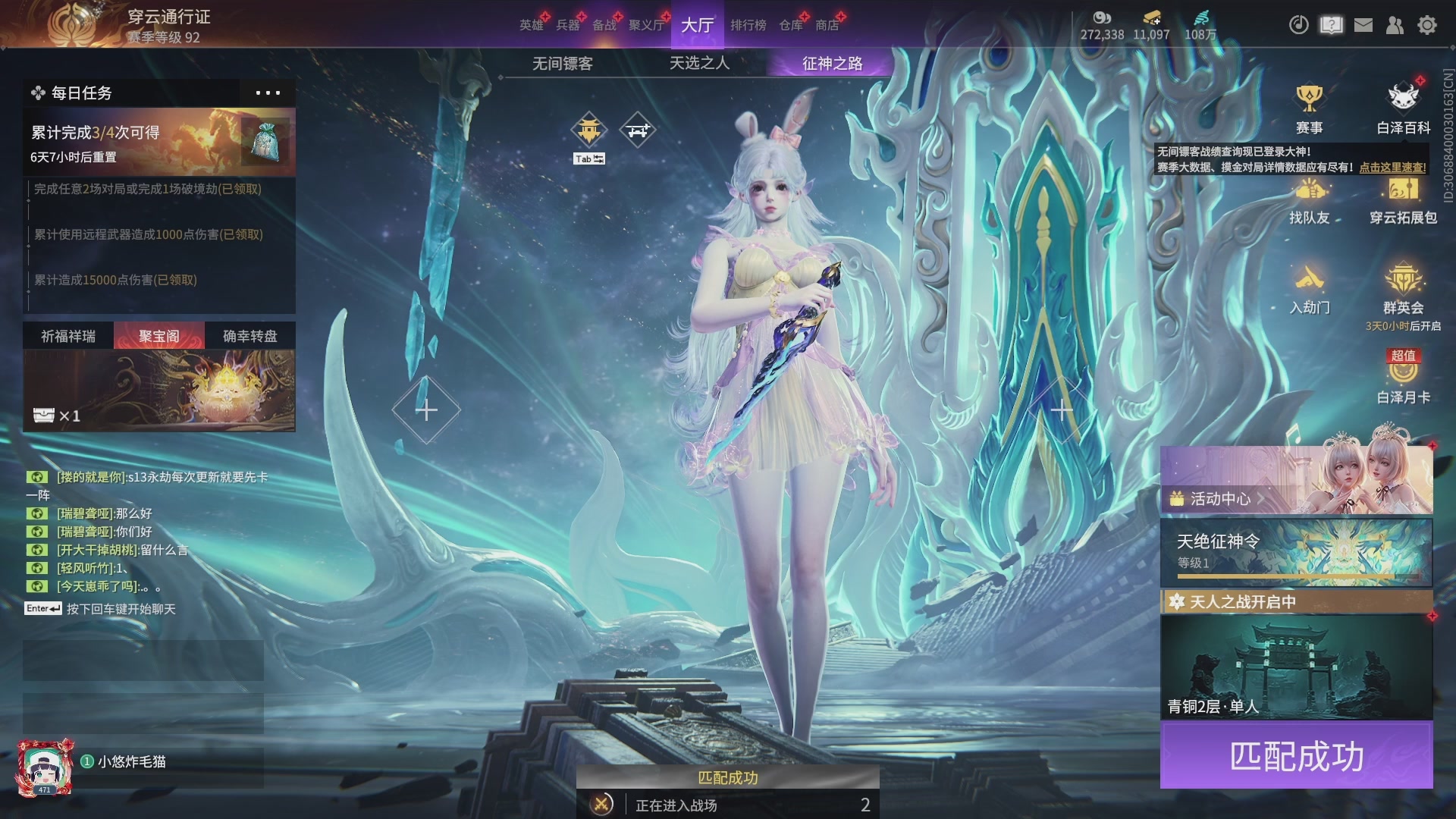Open the 白泽百科 encyclopedia

click(1403, 108)
